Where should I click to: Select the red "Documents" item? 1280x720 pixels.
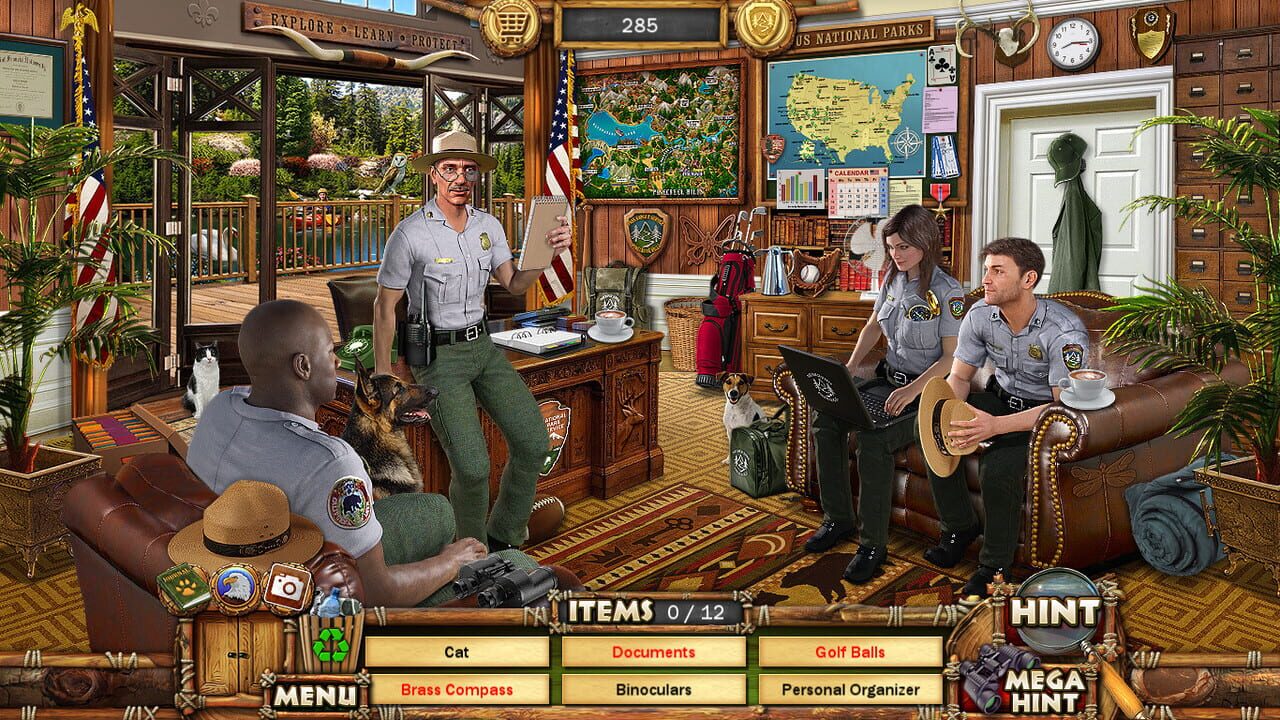click(x=653, y=651)
